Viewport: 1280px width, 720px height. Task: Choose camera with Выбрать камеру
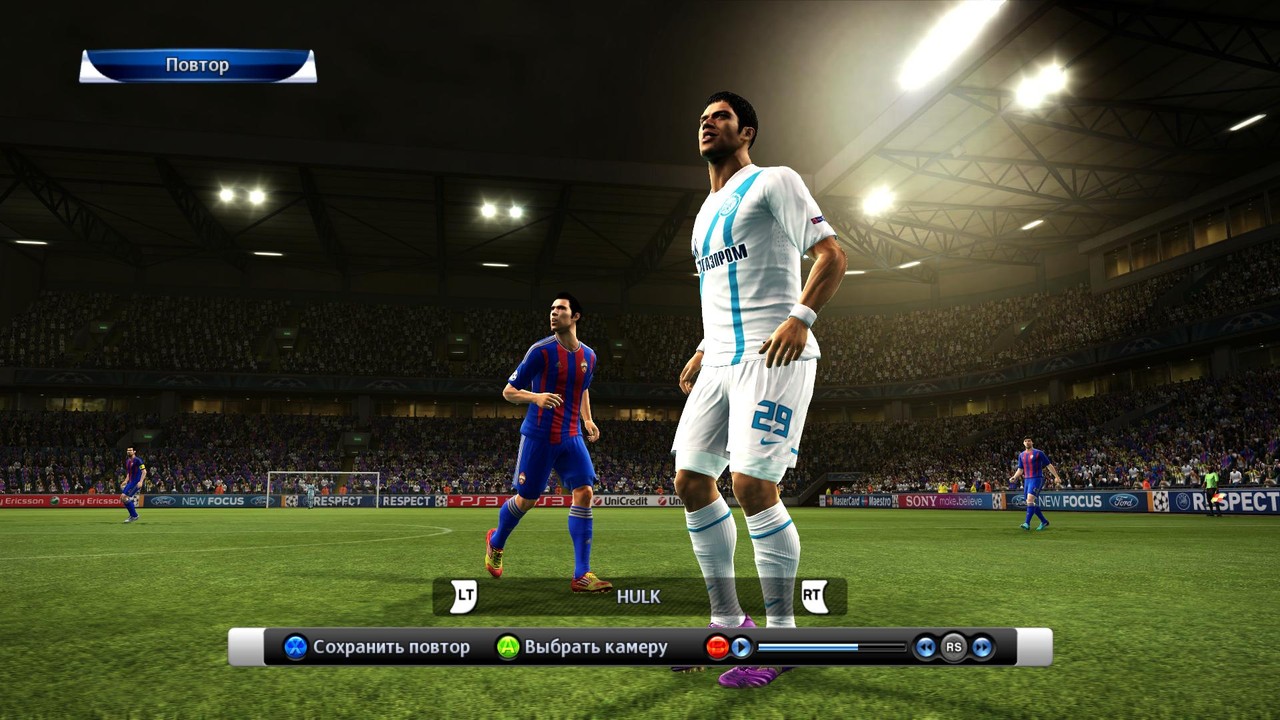click(582, 647)
